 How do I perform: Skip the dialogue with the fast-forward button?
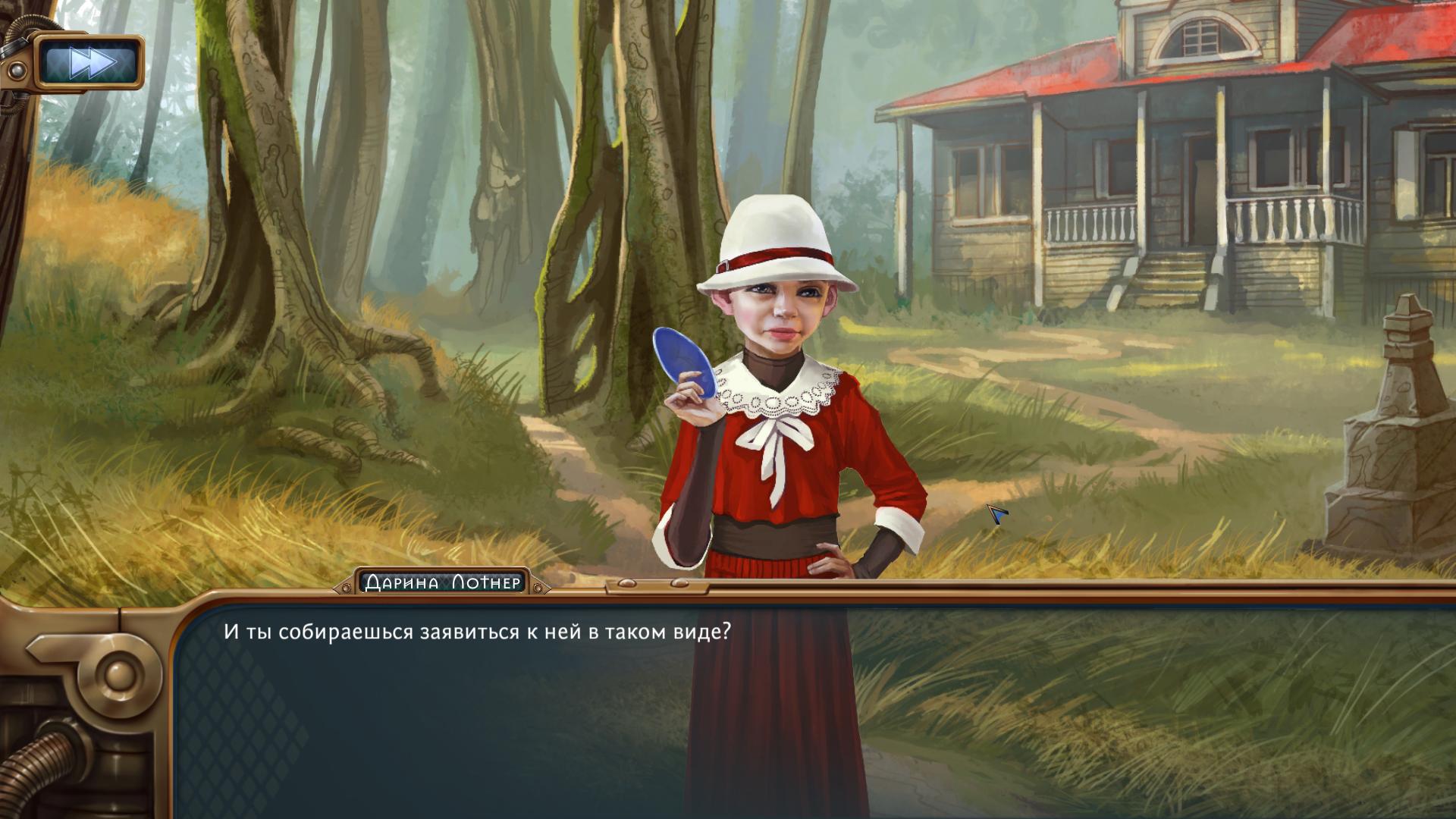[x=92, y=62]
